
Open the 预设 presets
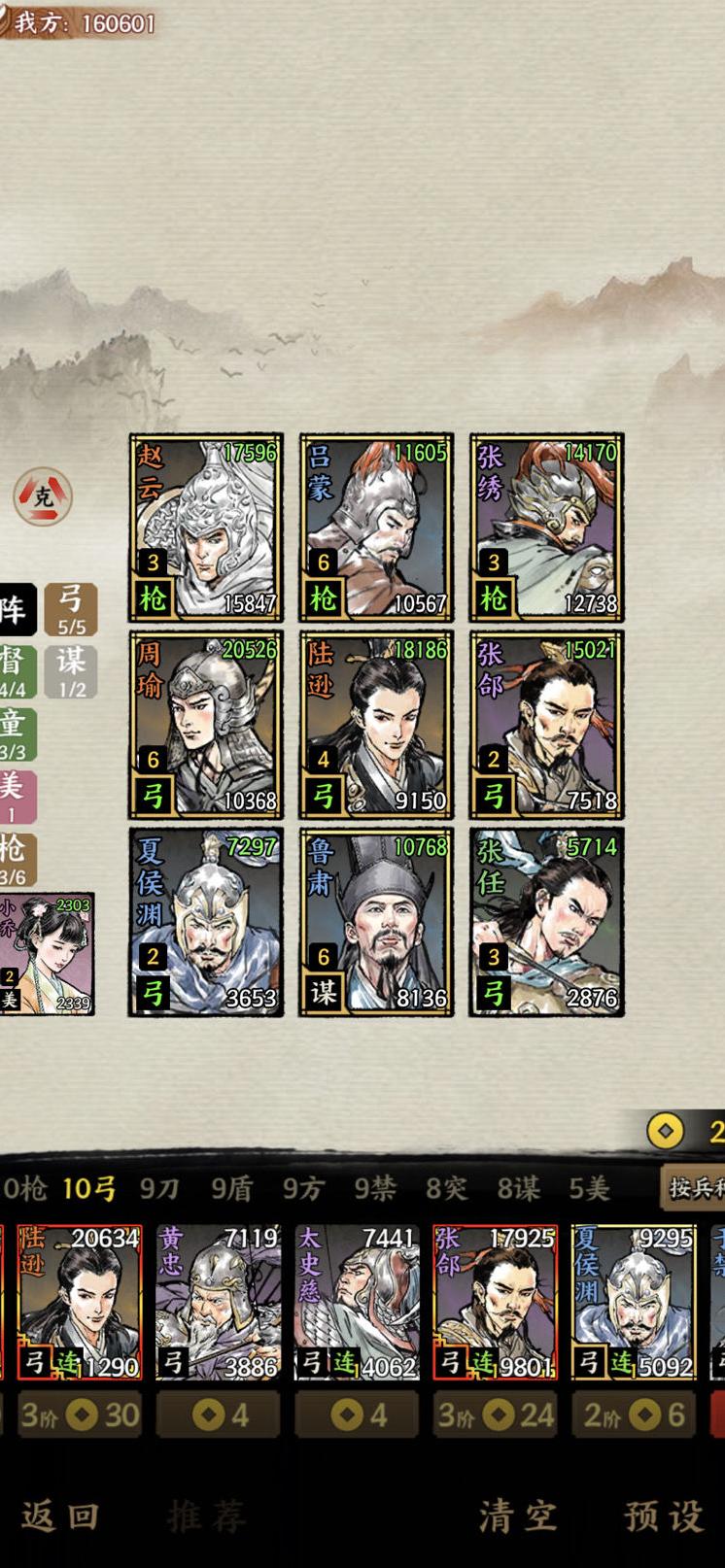pos(664,1515)
